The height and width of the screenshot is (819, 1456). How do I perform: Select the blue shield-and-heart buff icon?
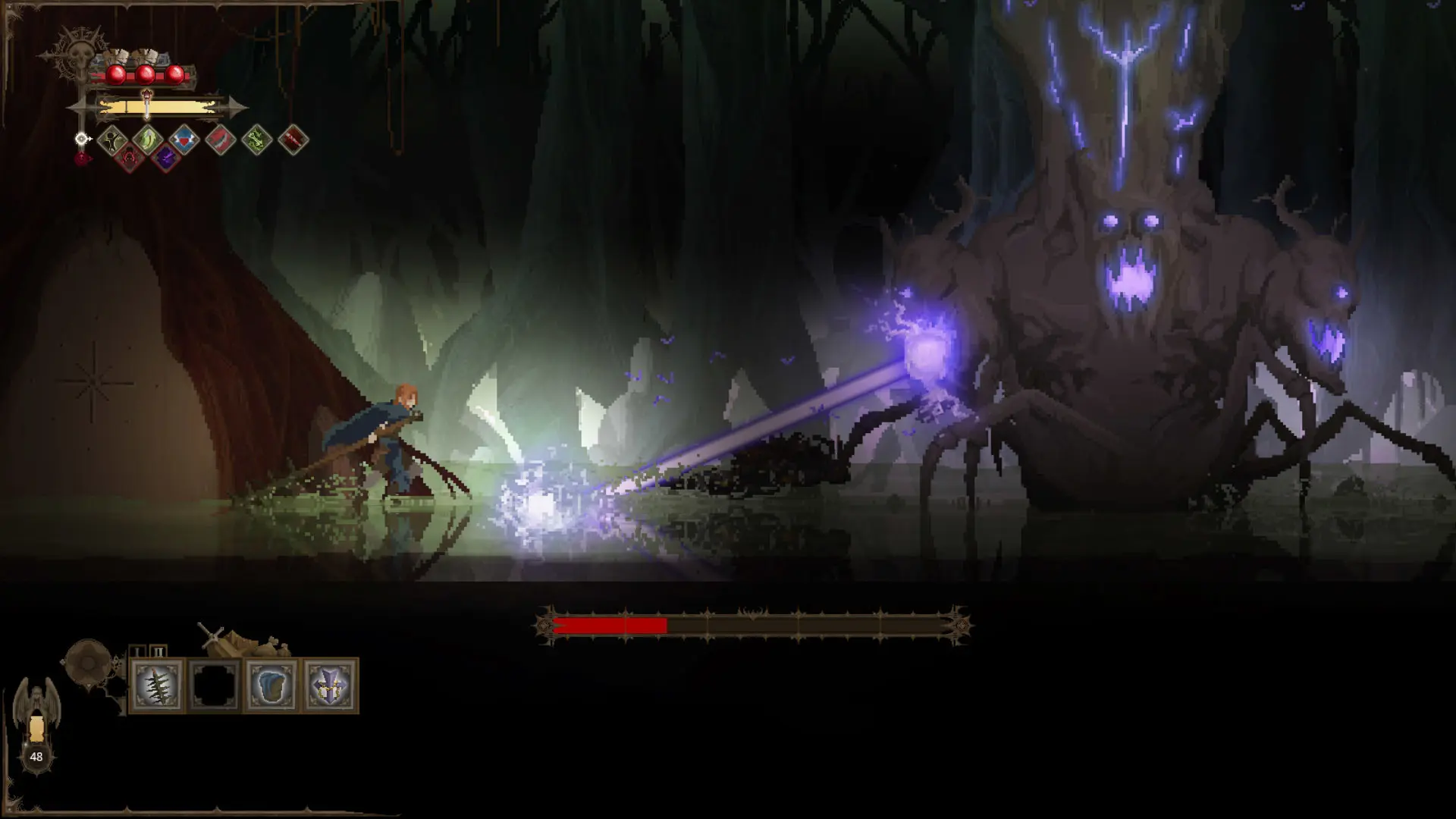point(184,140)
